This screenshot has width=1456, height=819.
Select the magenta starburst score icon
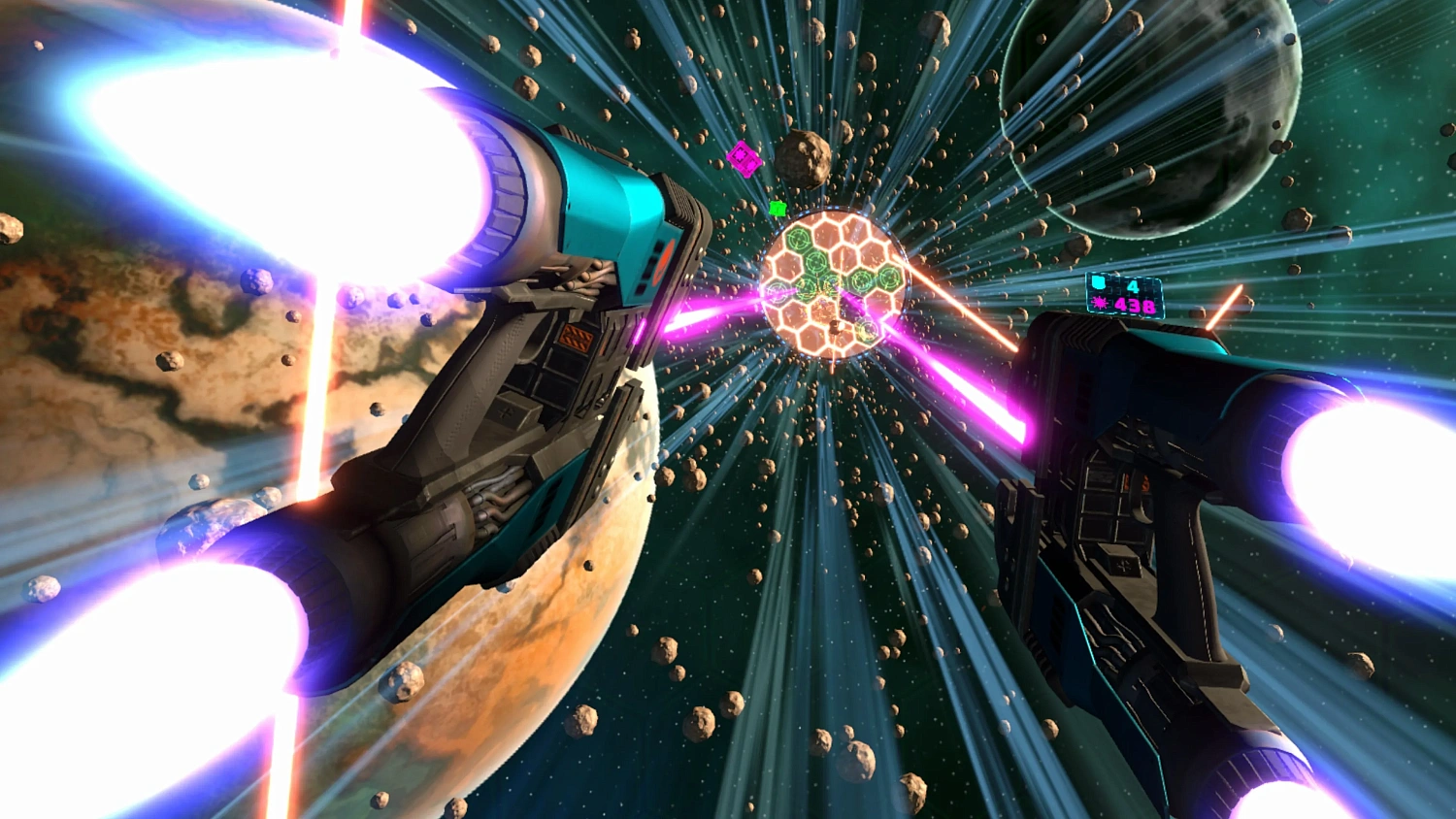(x=1100, y=303)
